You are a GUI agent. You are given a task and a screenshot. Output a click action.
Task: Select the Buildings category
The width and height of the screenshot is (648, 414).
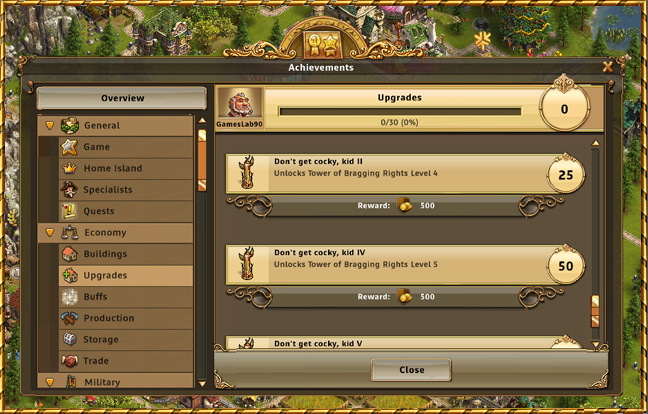[x=105, y=254]
